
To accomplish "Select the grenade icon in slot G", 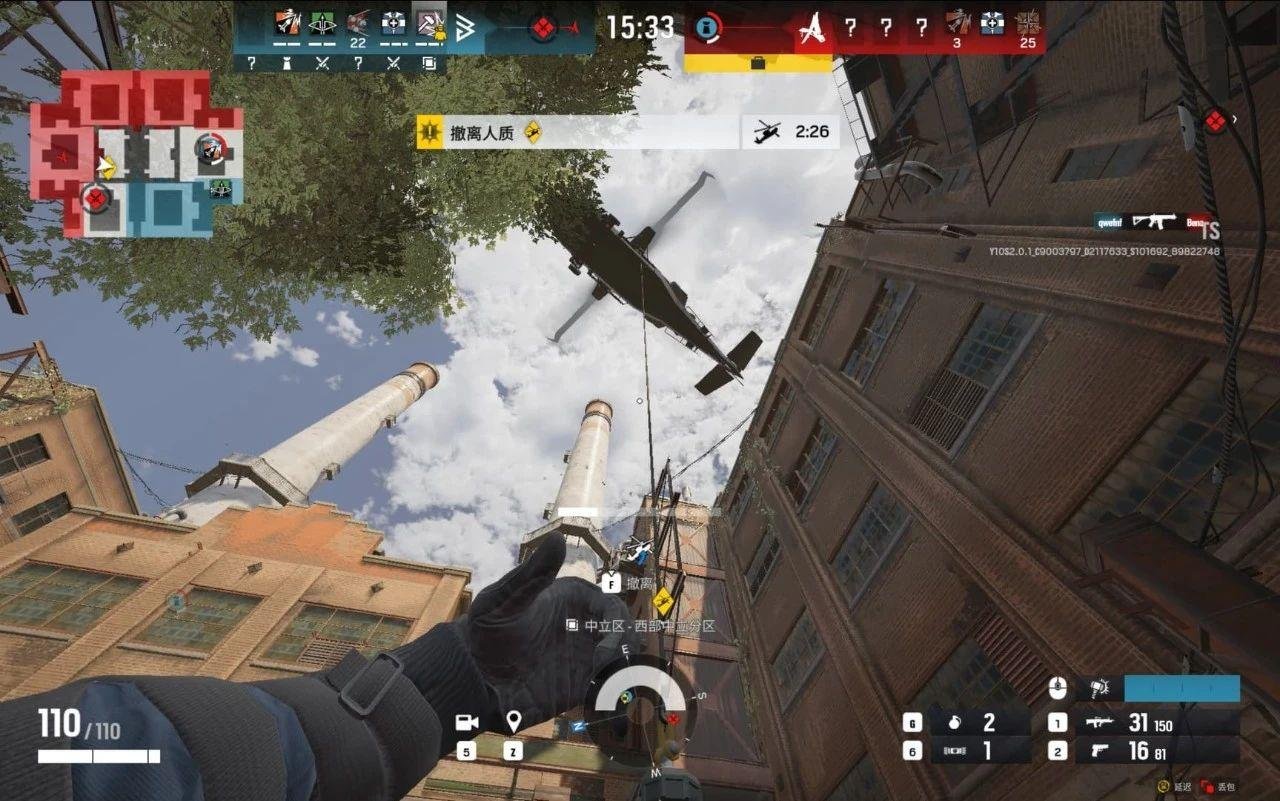I will click(956, 721).
